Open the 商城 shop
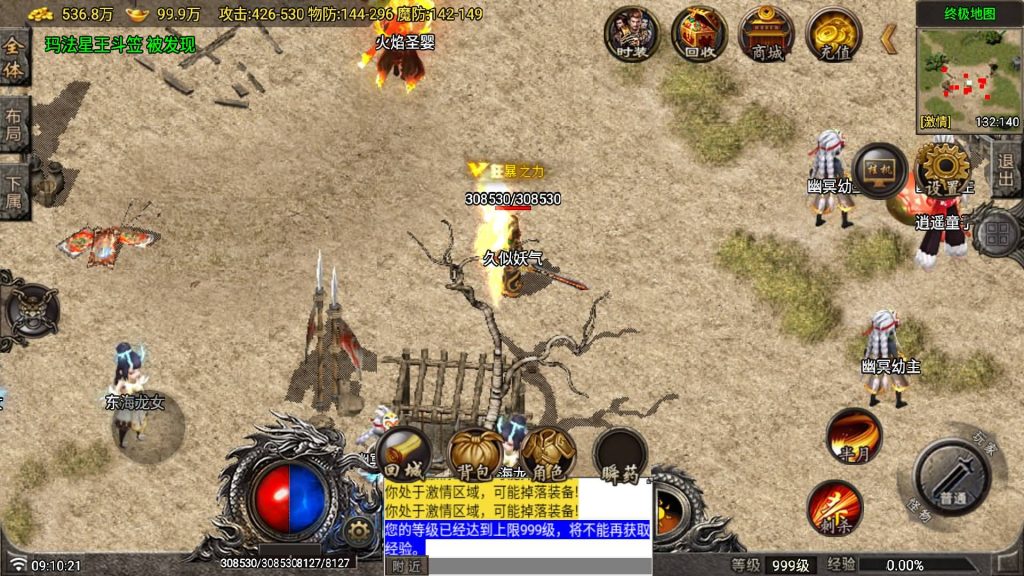This screenshot has height=576, width=1024. [767, 33]
